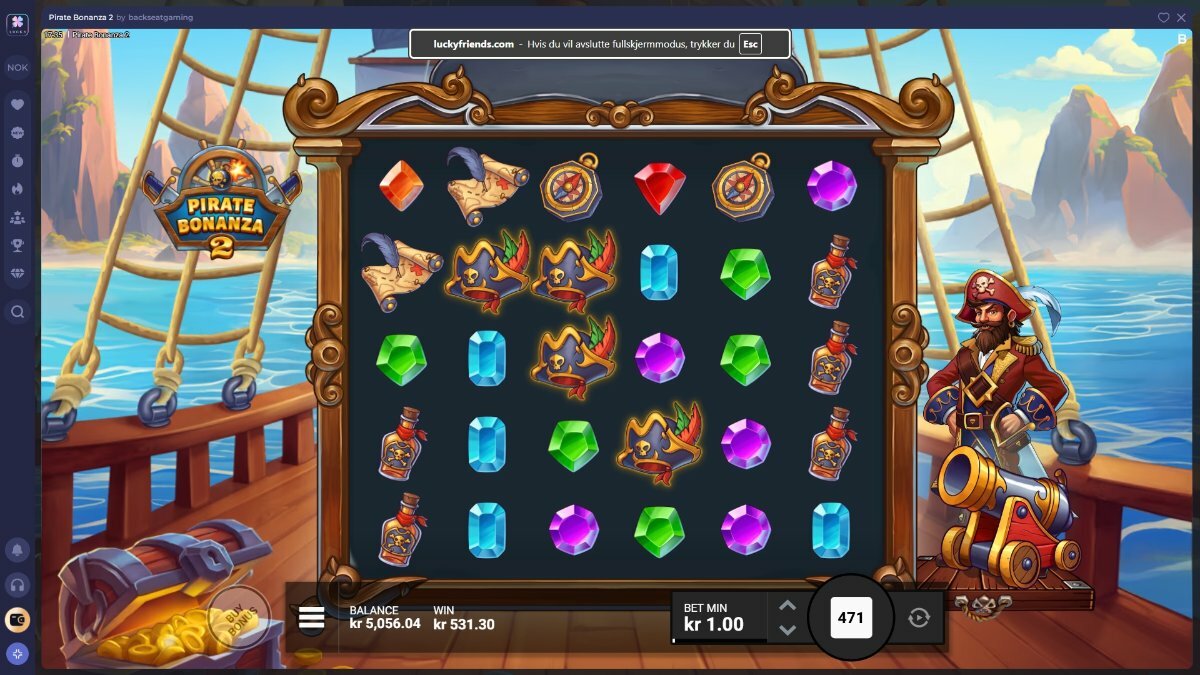
Task: Add the game to favorites with the top heart
Action: [x=1164, y=17]
